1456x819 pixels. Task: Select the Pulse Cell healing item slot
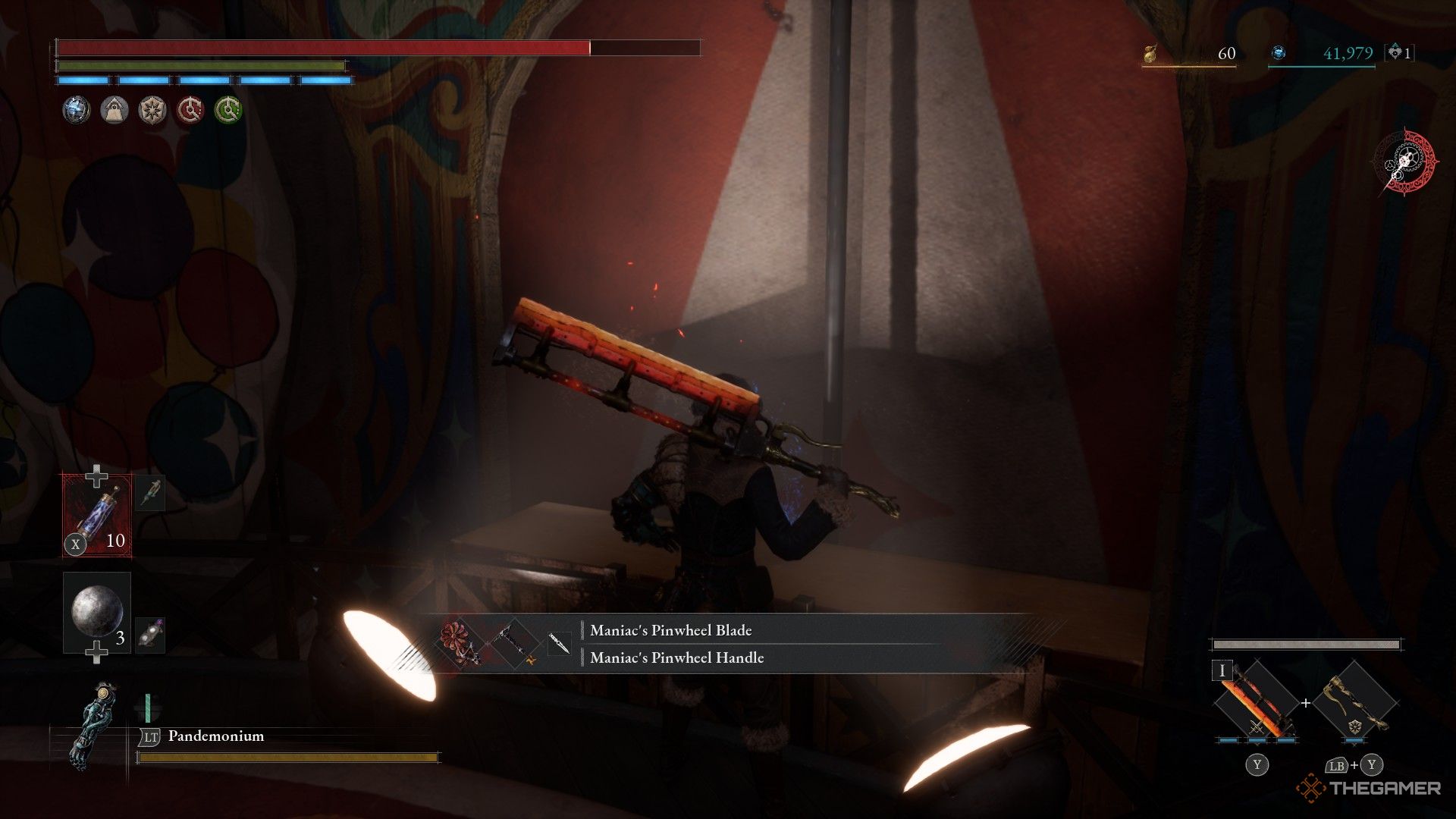97,516
